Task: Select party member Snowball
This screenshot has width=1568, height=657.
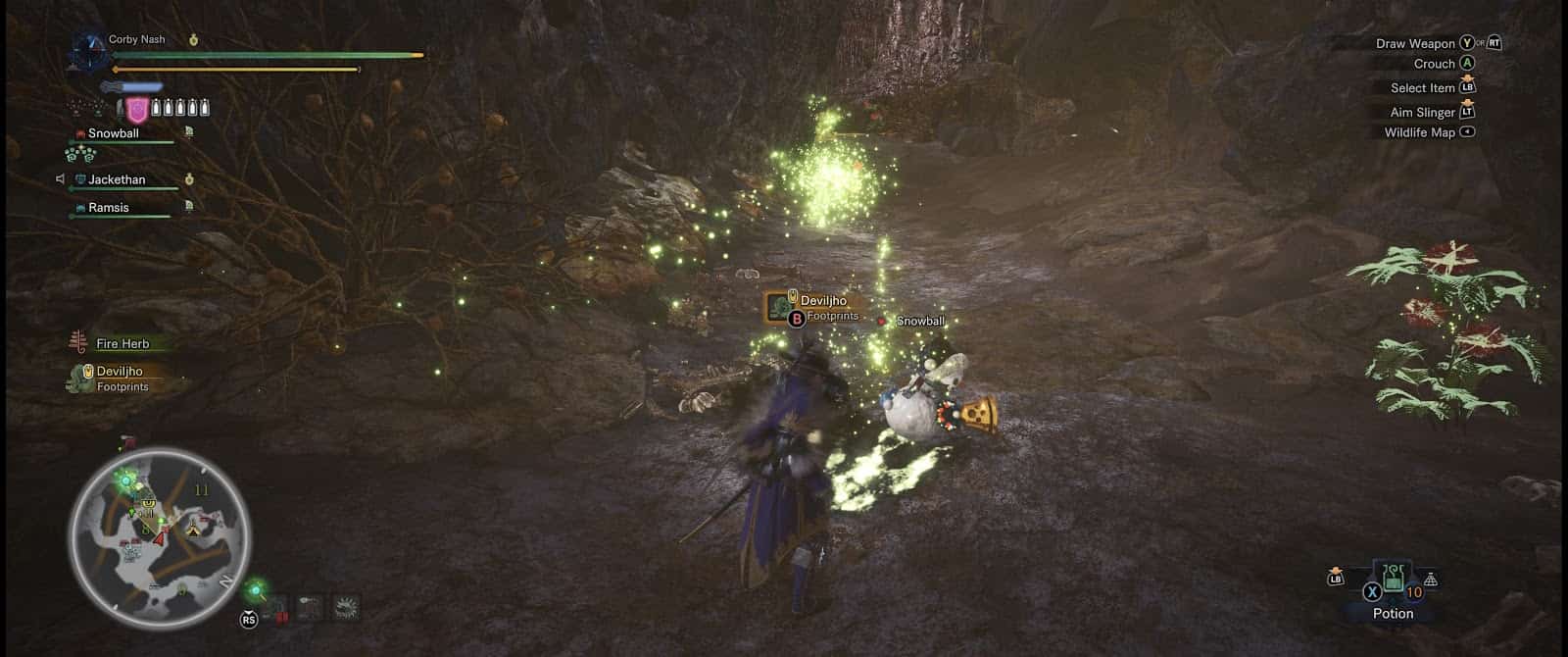Action: [x=114, y=133]
